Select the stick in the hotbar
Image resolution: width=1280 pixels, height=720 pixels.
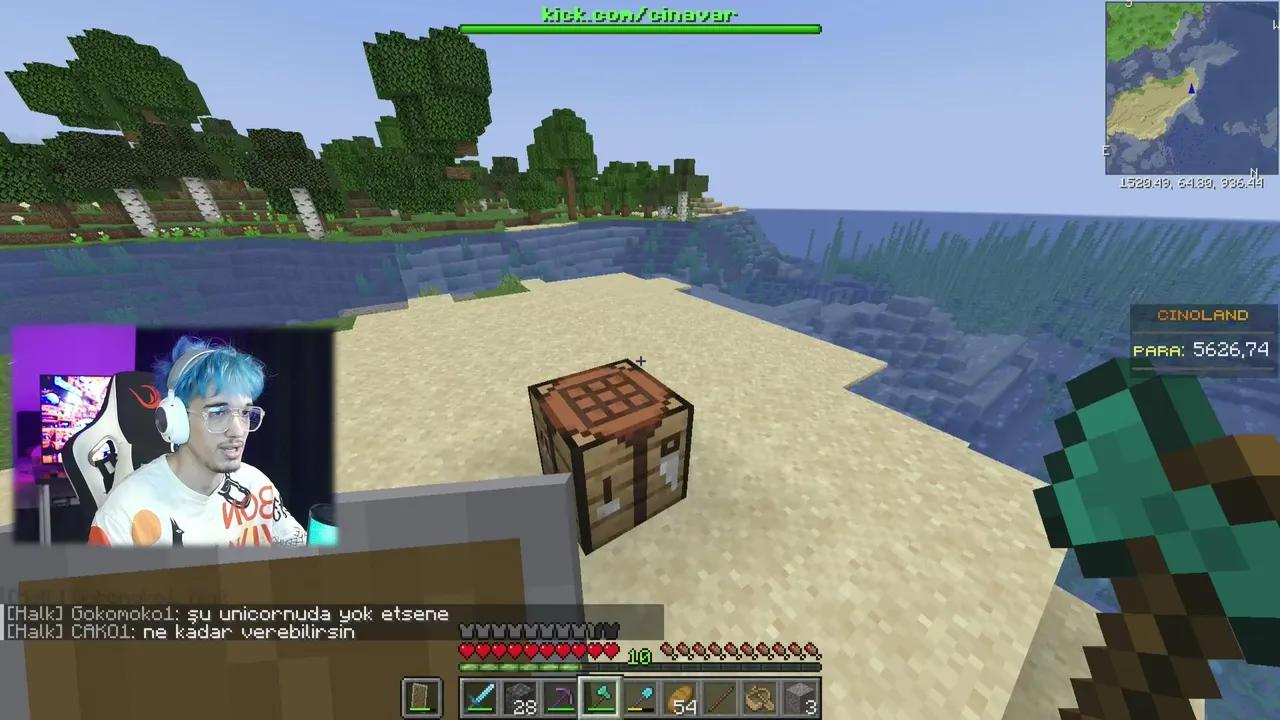(721, 697)
